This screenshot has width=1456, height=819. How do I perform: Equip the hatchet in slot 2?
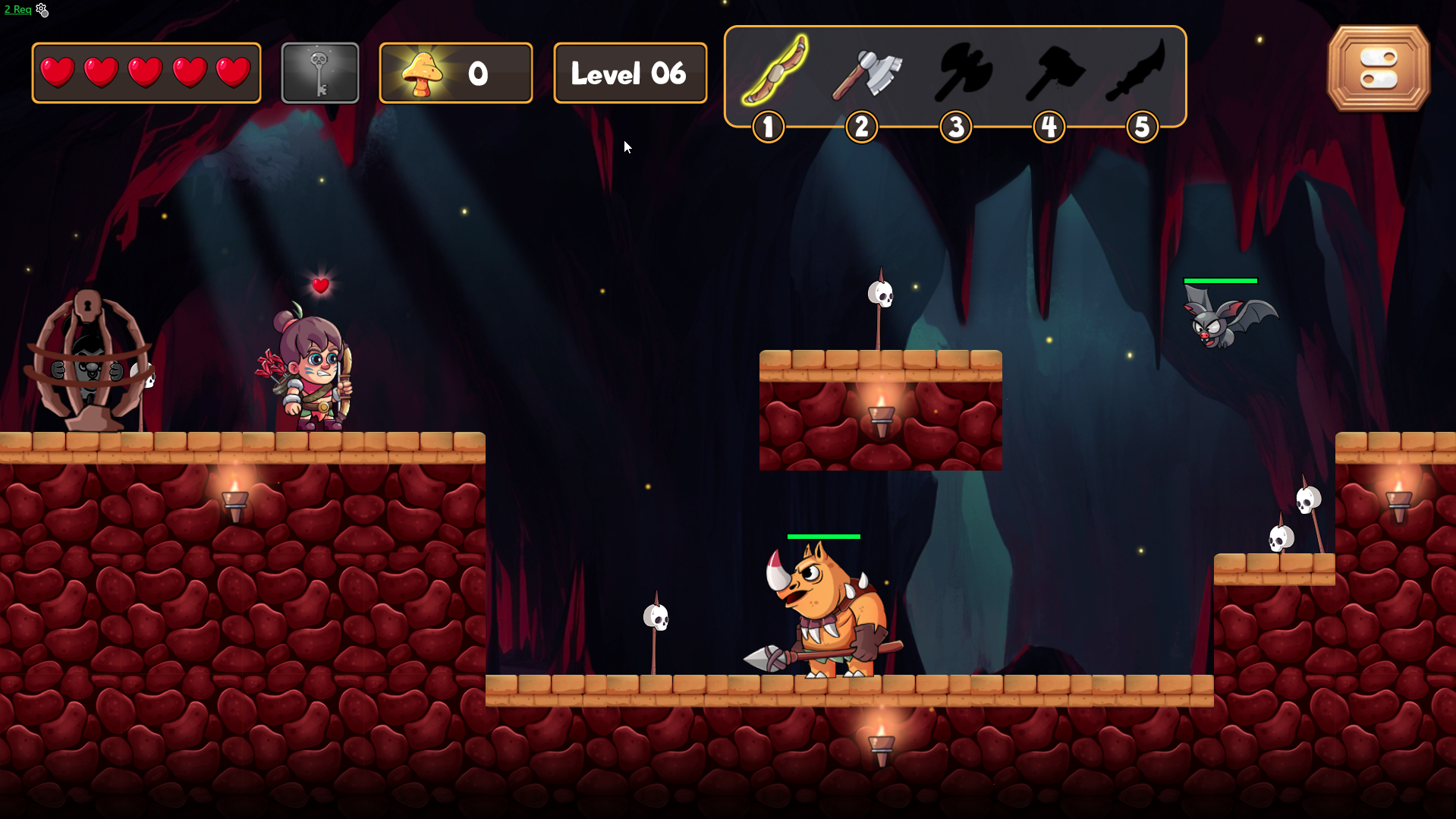click(x=866, y=73)
